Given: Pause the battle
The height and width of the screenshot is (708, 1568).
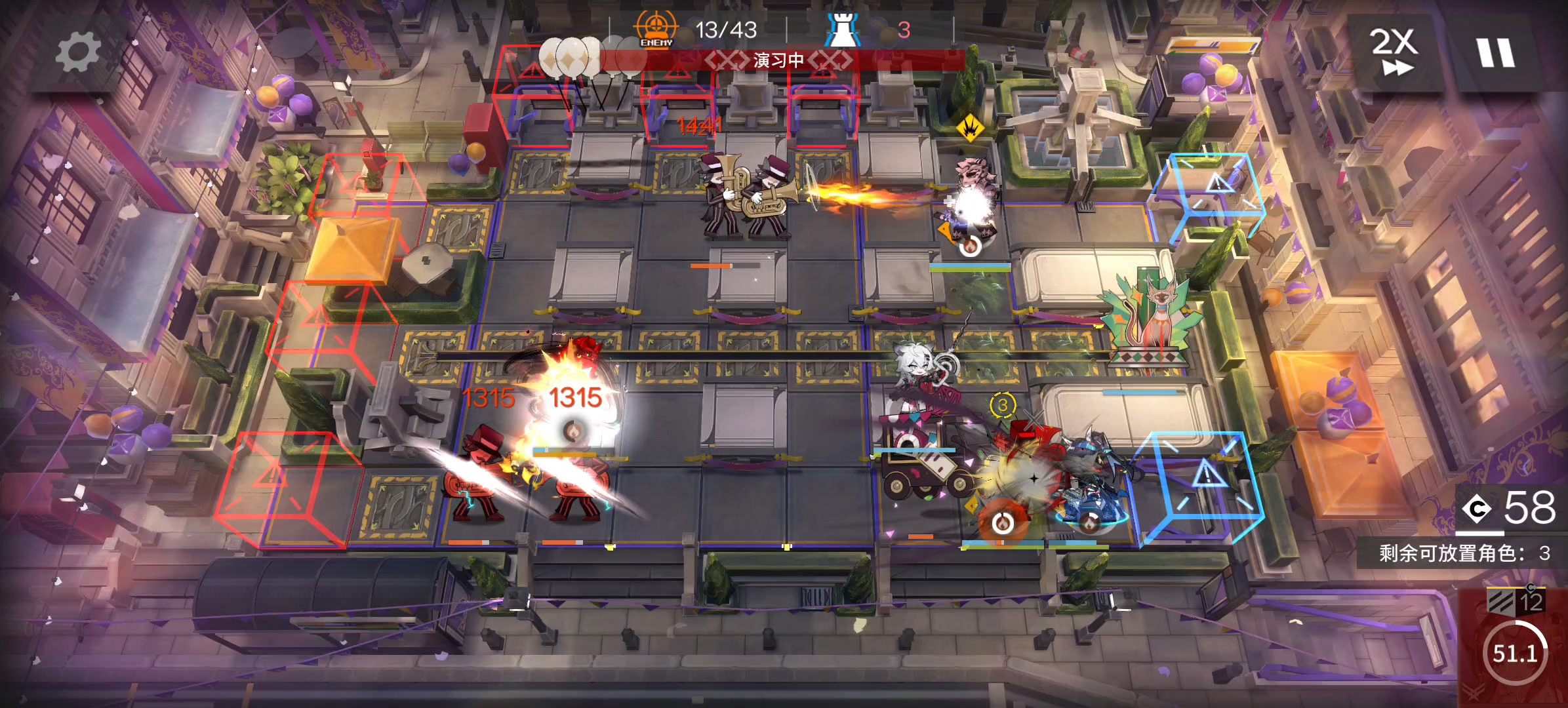Looking at the screenshot, I should coord(1496,52).
